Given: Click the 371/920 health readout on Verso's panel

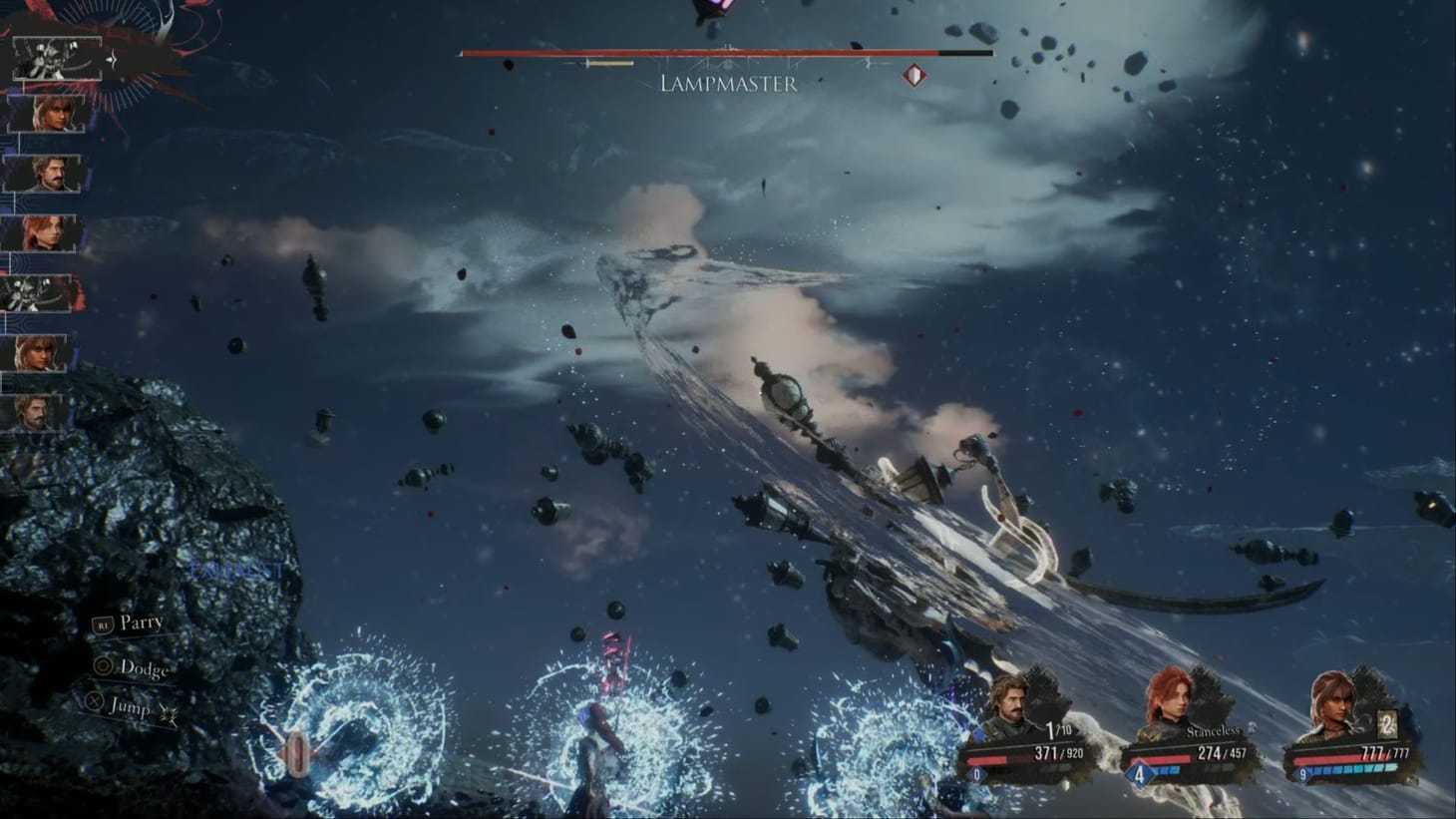Looking at the screenshot, I should (x=1059, y=752).
